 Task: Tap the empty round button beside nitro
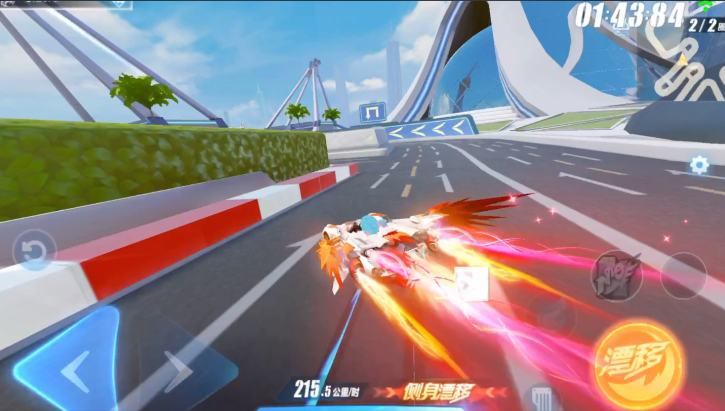coord(684,275)
